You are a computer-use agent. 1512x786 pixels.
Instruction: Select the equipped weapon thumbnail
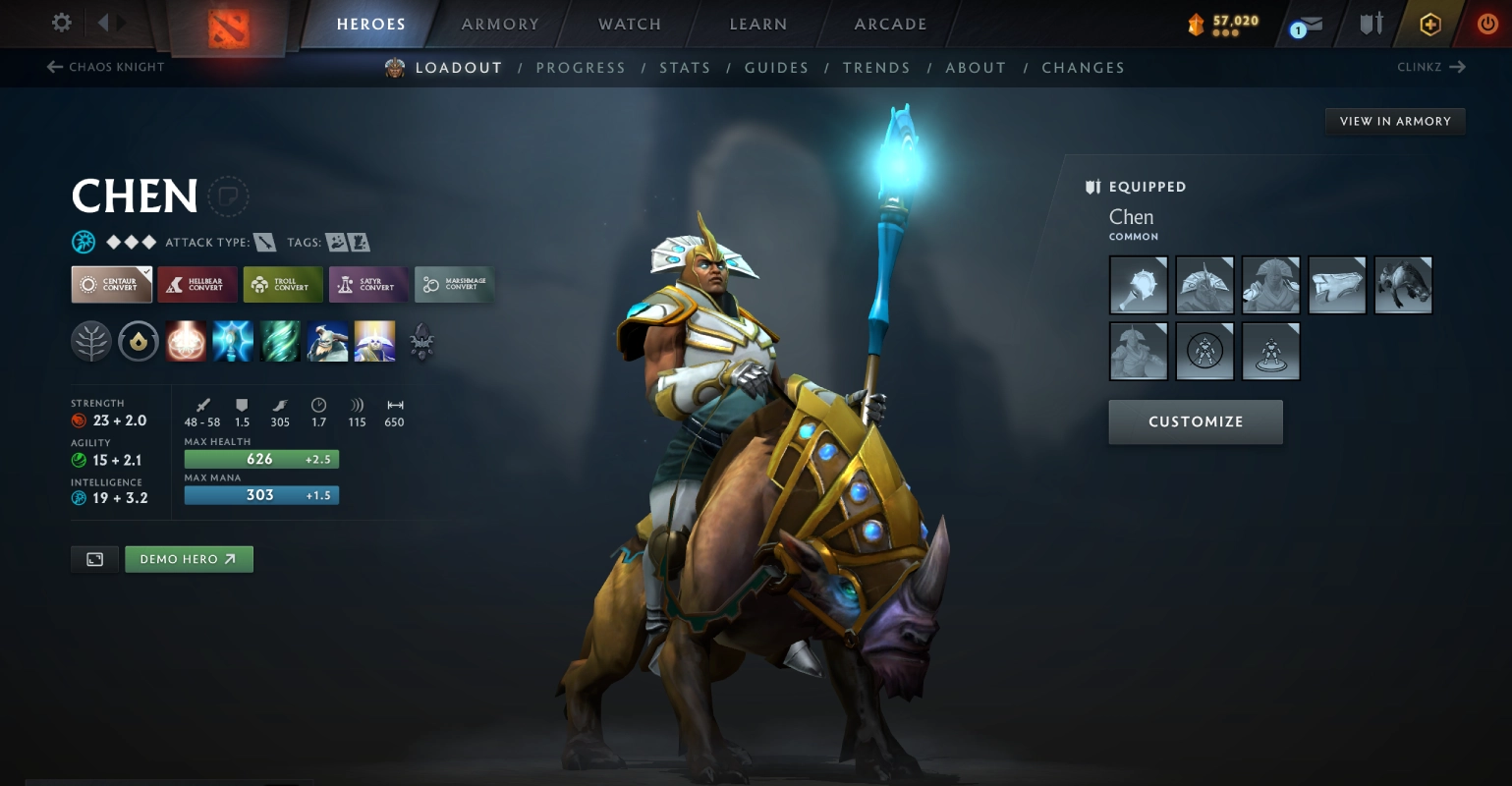pos(1138,285)
